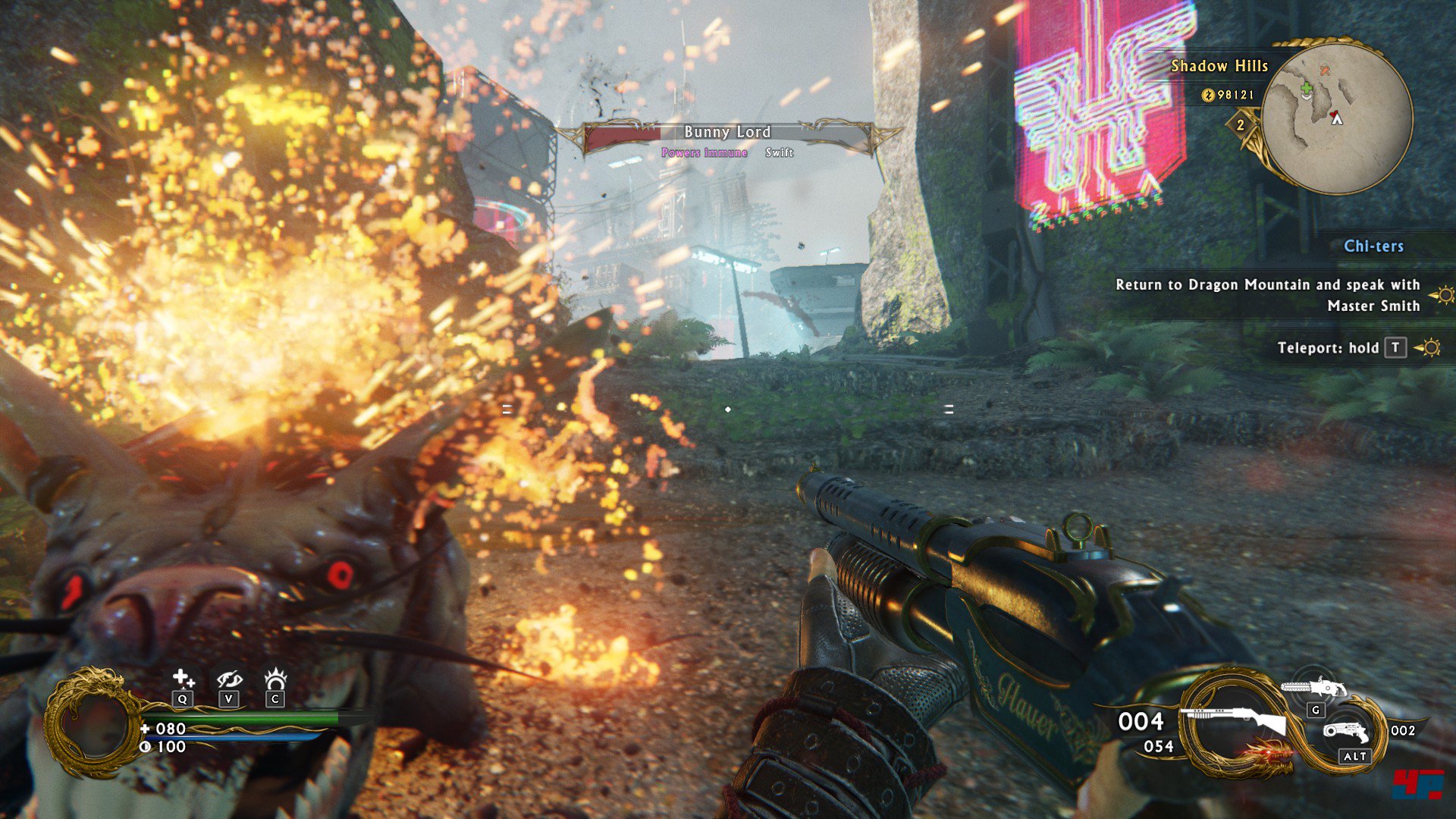Click the green cross marker on minimap
1456x819 pixels.
[1307, 89]
